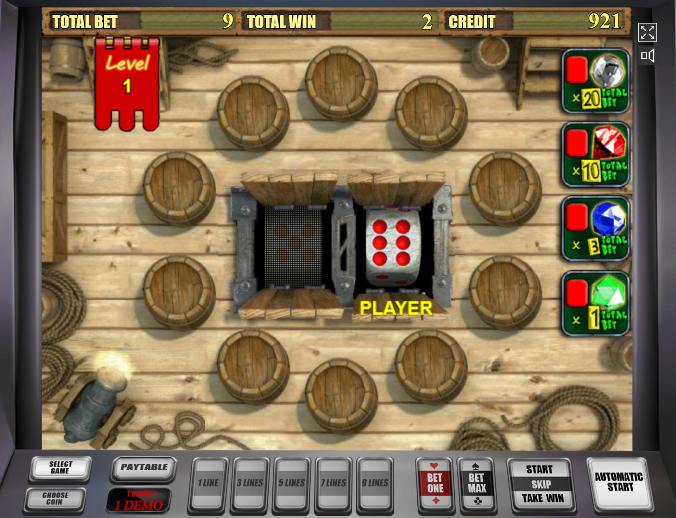Choose the 3 Lines button
The height and width of the screenshot is (518, 676).
pyautogui.click(x=249, y=483)
